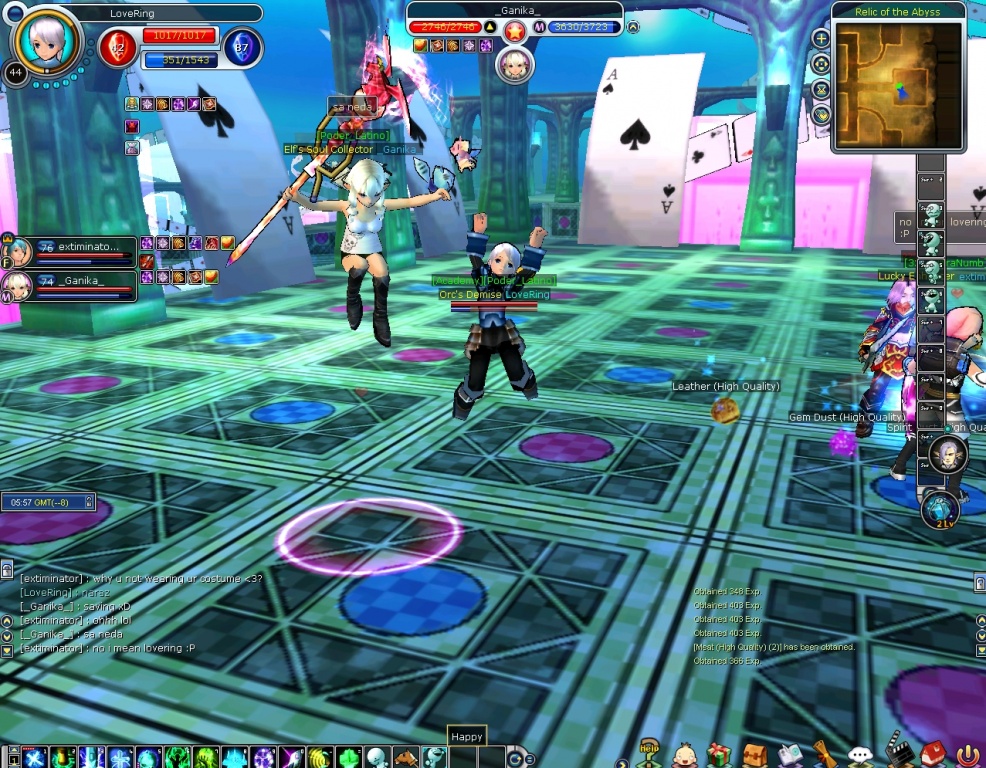Click the heart button beside the minimap
986x768 pixels.
(x=821, y=114)
